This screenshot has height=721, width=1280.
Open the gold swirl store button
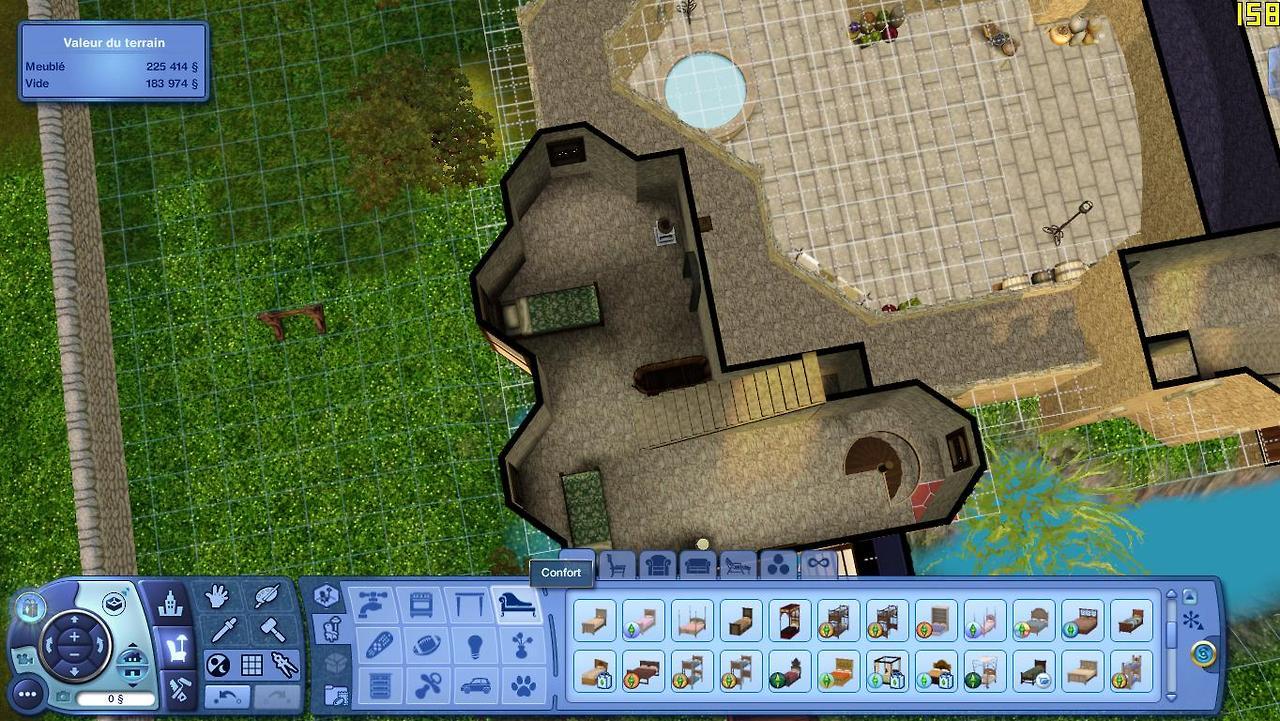1204,654
